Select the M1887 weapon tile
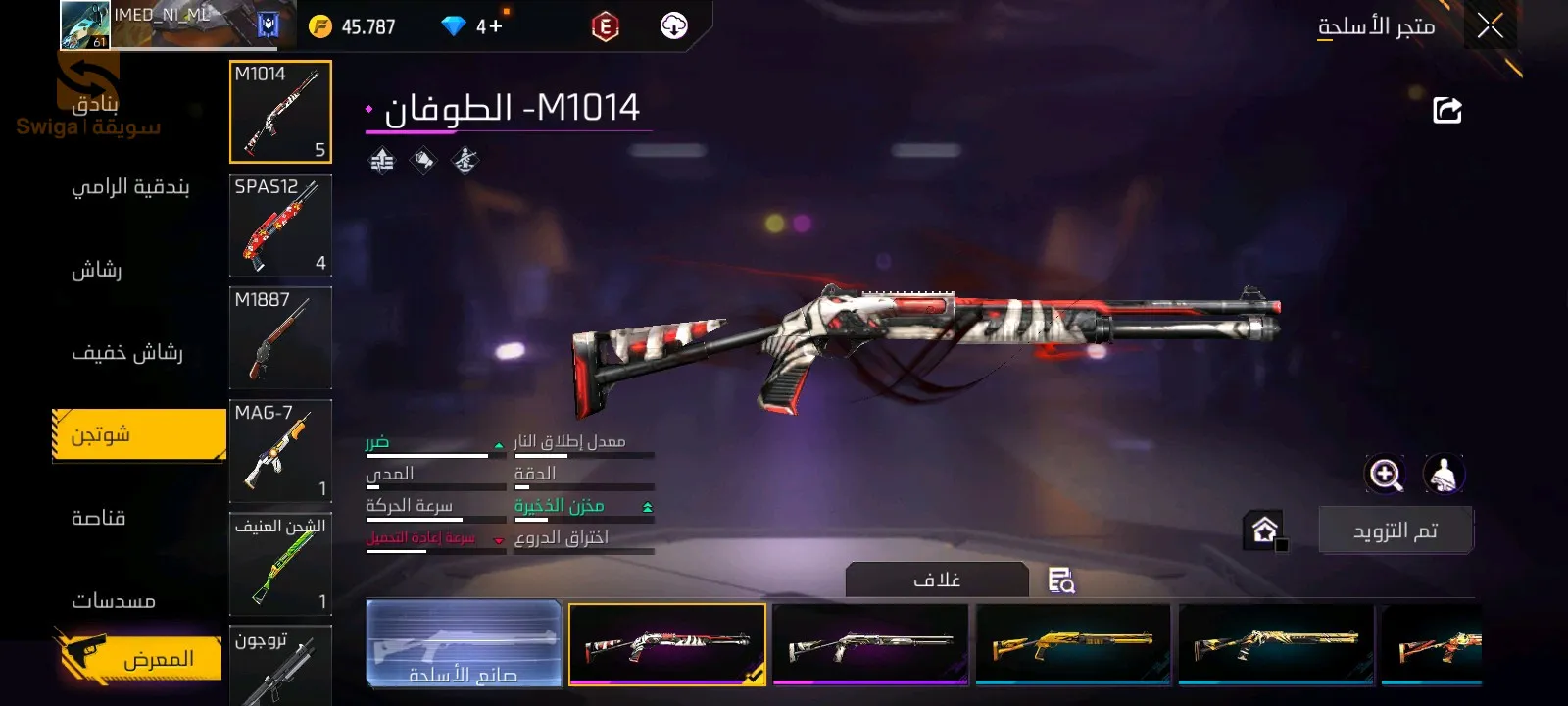Screen dimensions: 1568x706 (280, 337)
